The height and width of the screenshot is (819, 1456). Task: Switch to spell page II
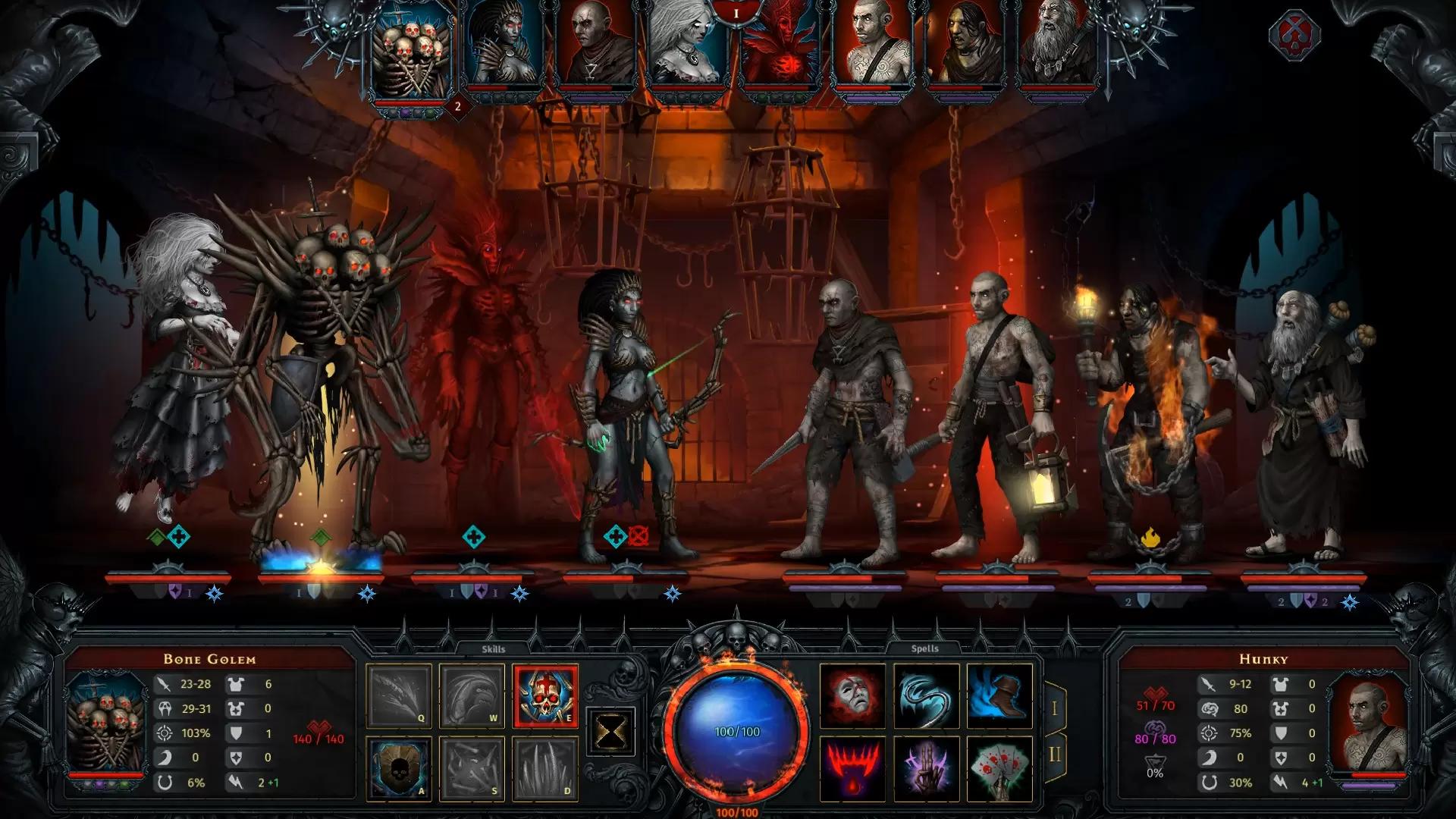pos(1055,755)
